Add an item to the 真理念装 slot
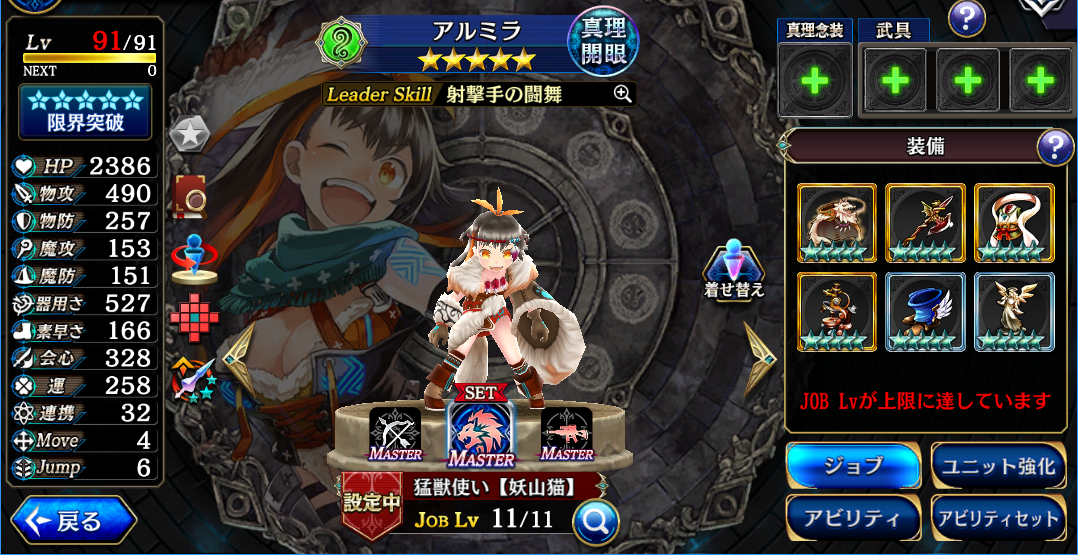Image resolution: width=1078 pixels, height=555 pixels. coord(815,81)
